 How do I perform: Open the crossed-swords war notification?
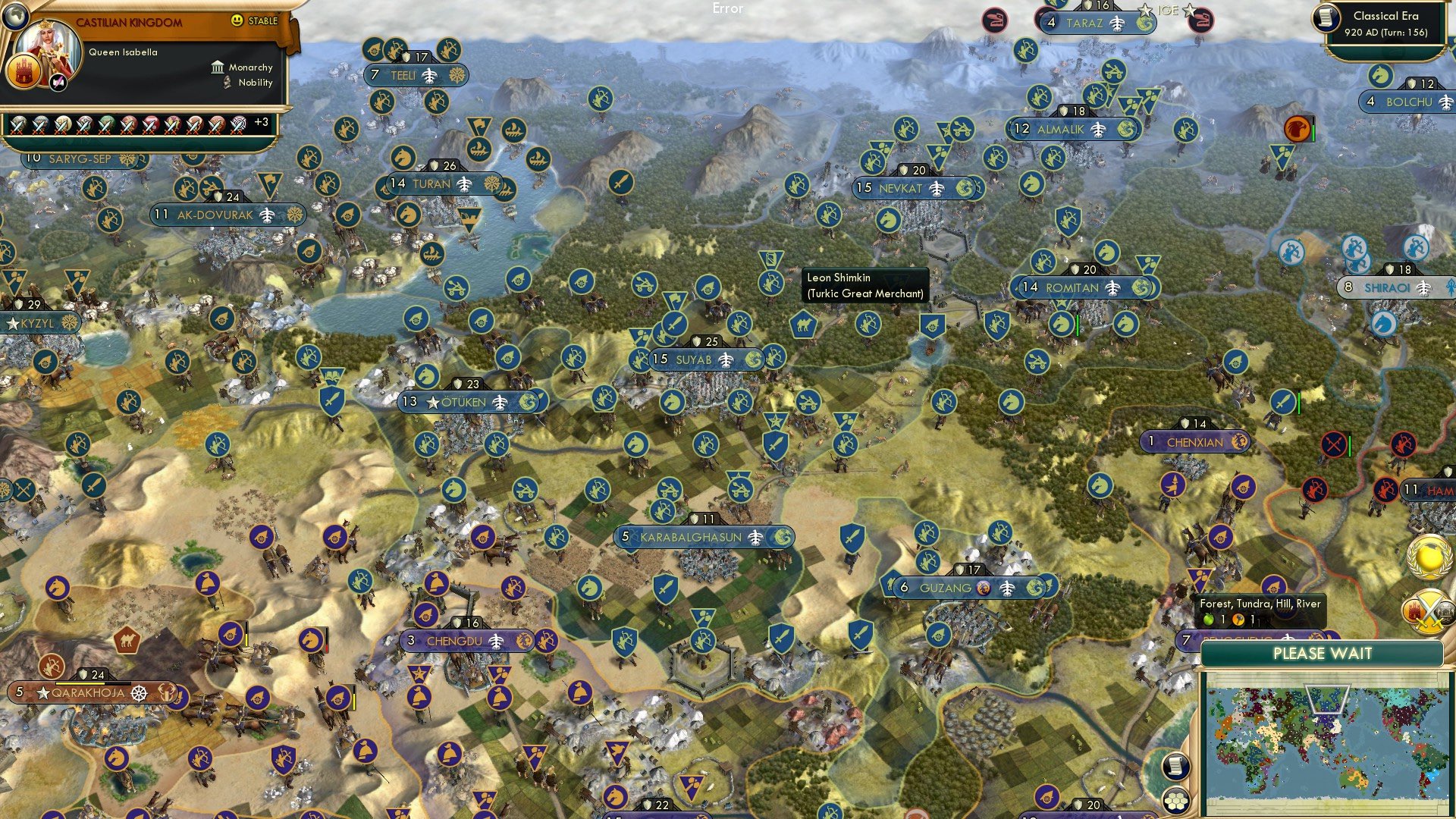(1430, 611)
